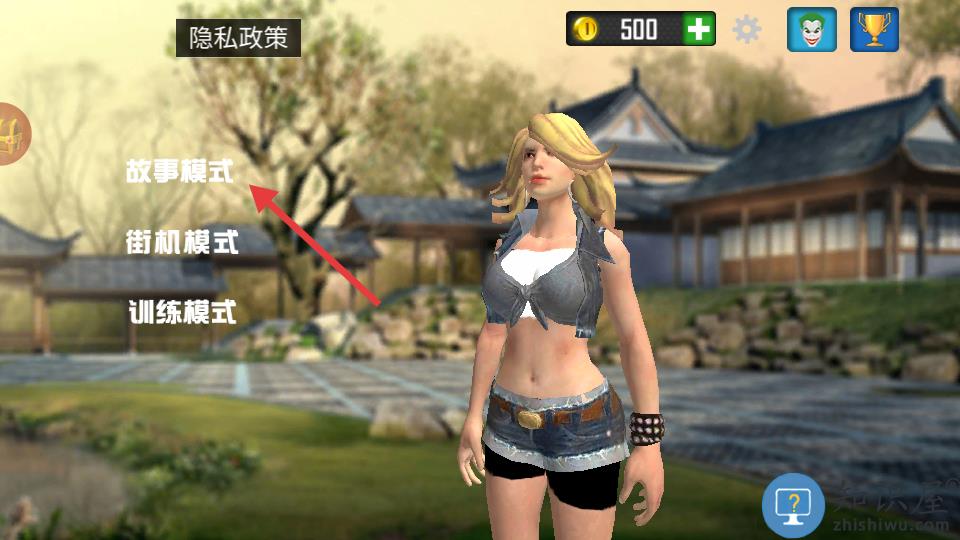Open the treasure chest icon
The height and width of the screenshot is (540, 960).
point(12,134)
